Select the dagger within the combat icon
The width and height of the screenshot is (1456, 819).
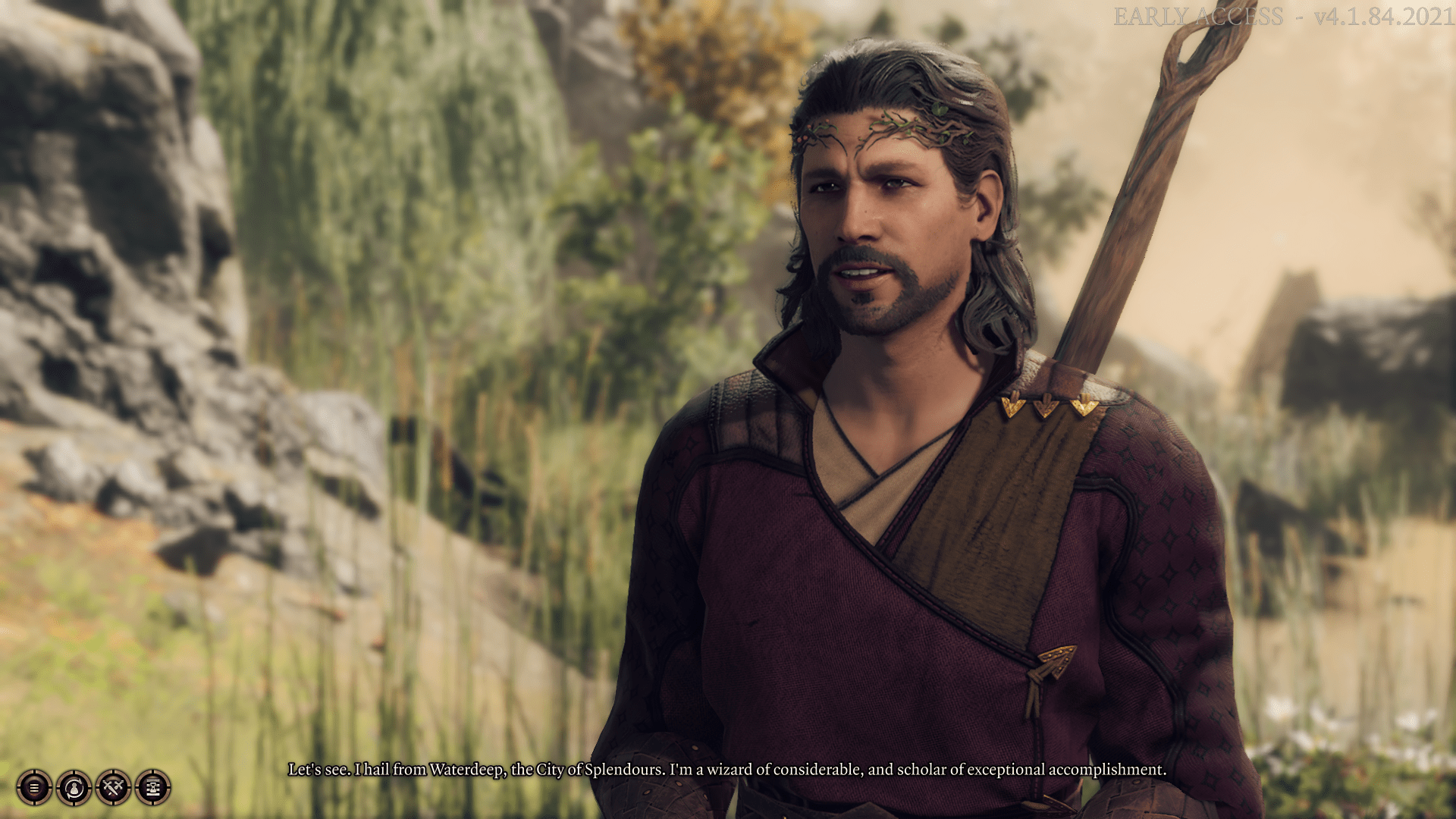click(112, 790)
